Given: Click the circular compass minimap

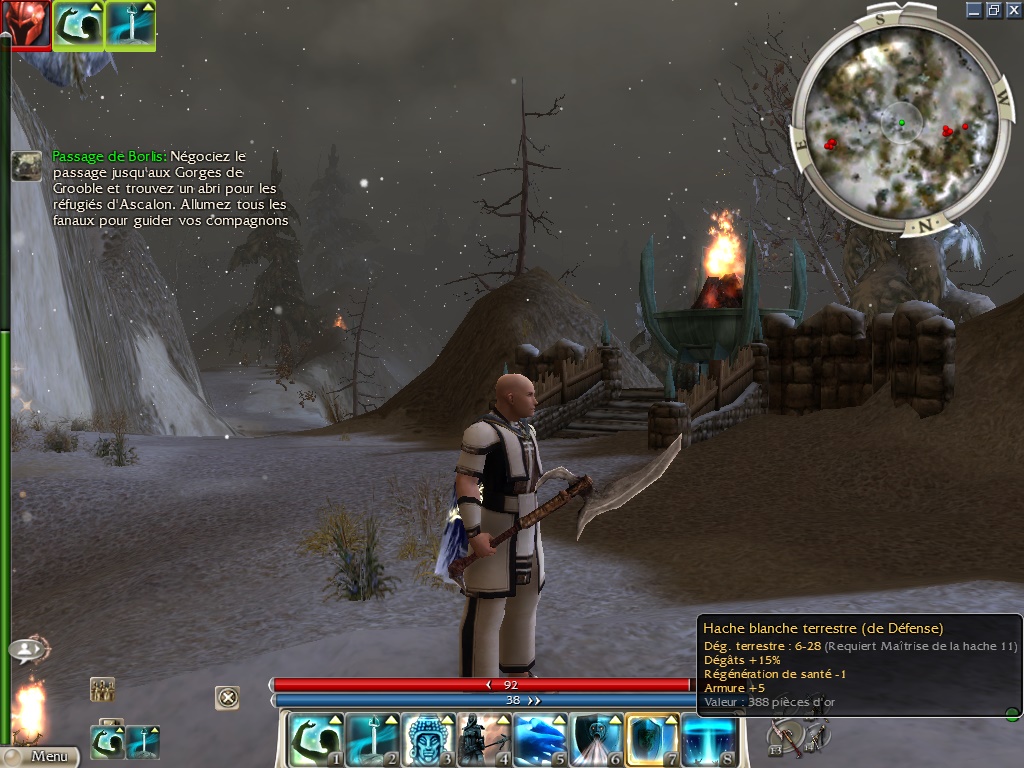Looking at the screenshot, I should (x=900, y=124).
